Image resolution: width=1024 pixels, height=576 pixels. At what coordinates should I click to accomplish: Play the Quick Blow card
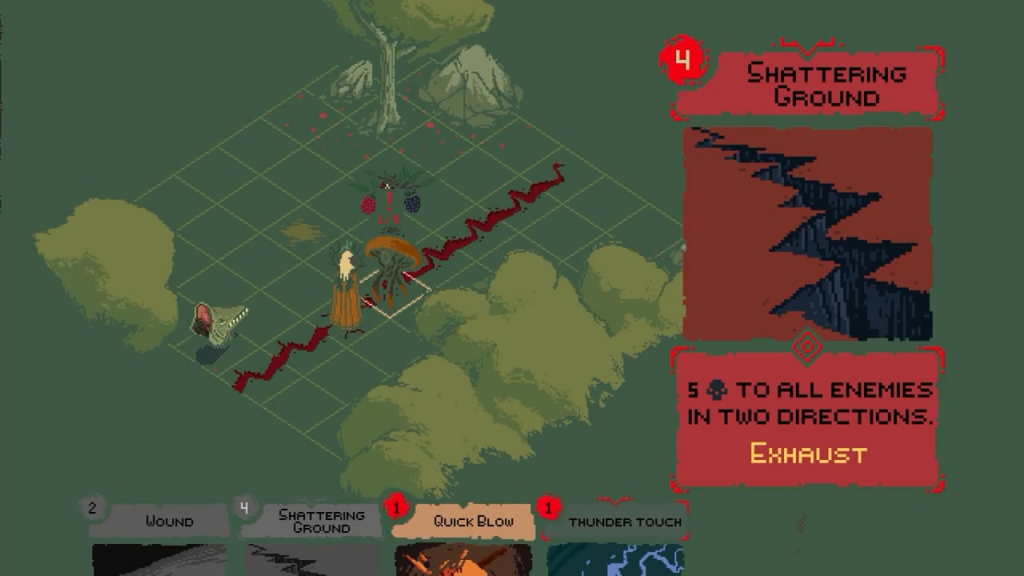click(x=463, y=536)
